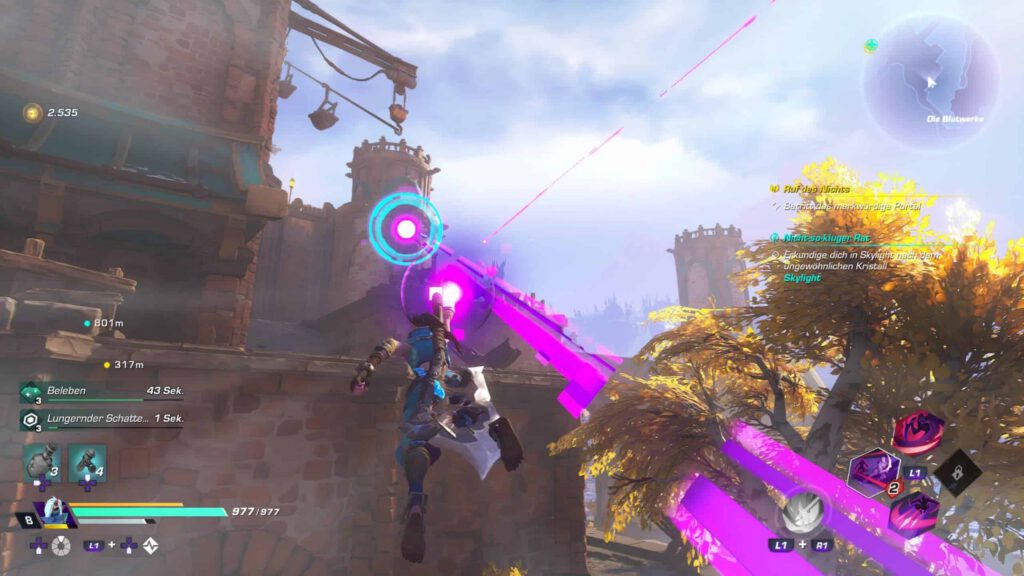Select the grey segmented wheel icon
The height and width of the screenshot is (576, 1024).
[x=62, y=545]
